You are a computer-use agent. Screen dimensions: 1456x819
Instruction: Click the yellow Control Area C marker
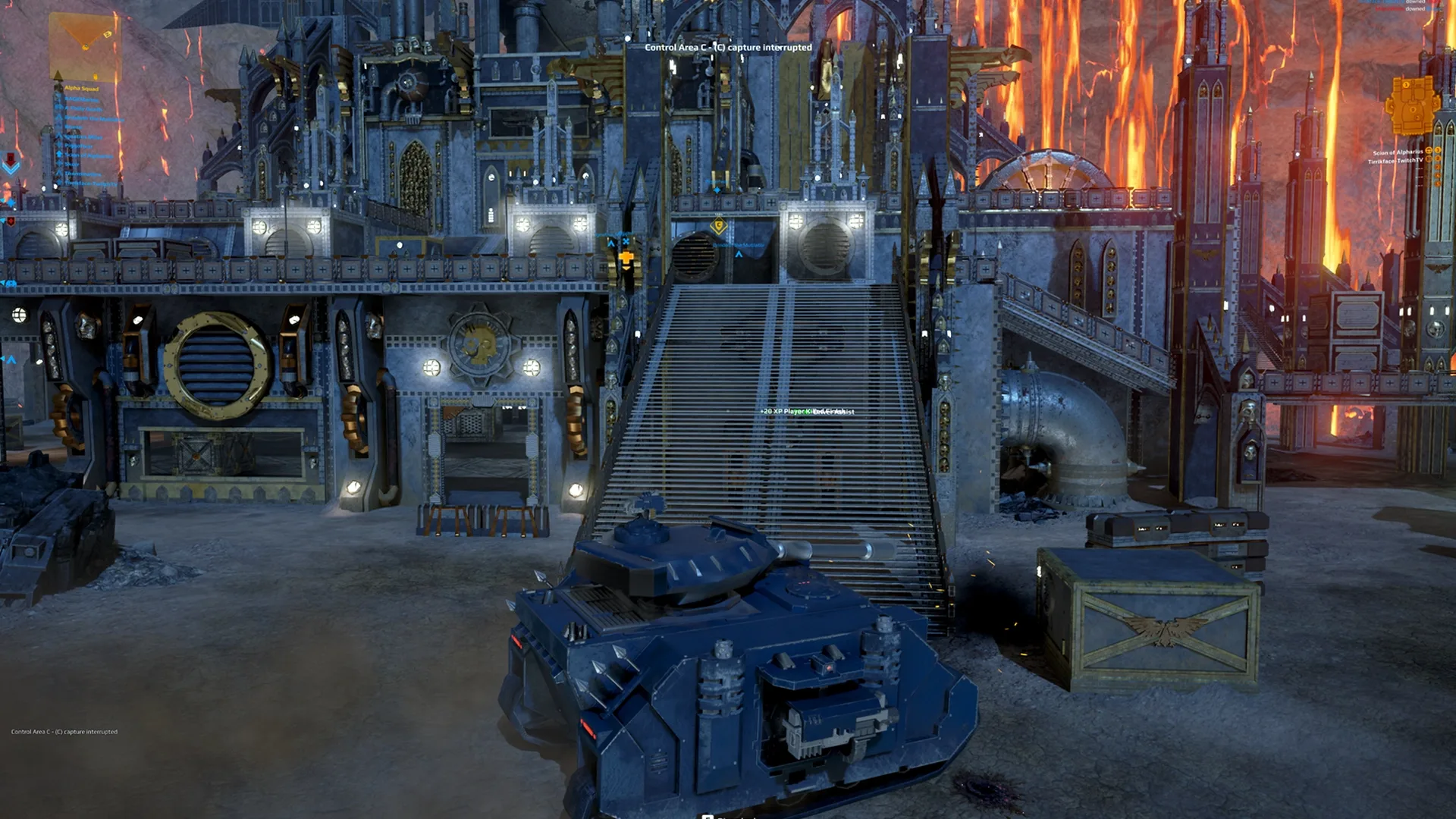(719, 225)
